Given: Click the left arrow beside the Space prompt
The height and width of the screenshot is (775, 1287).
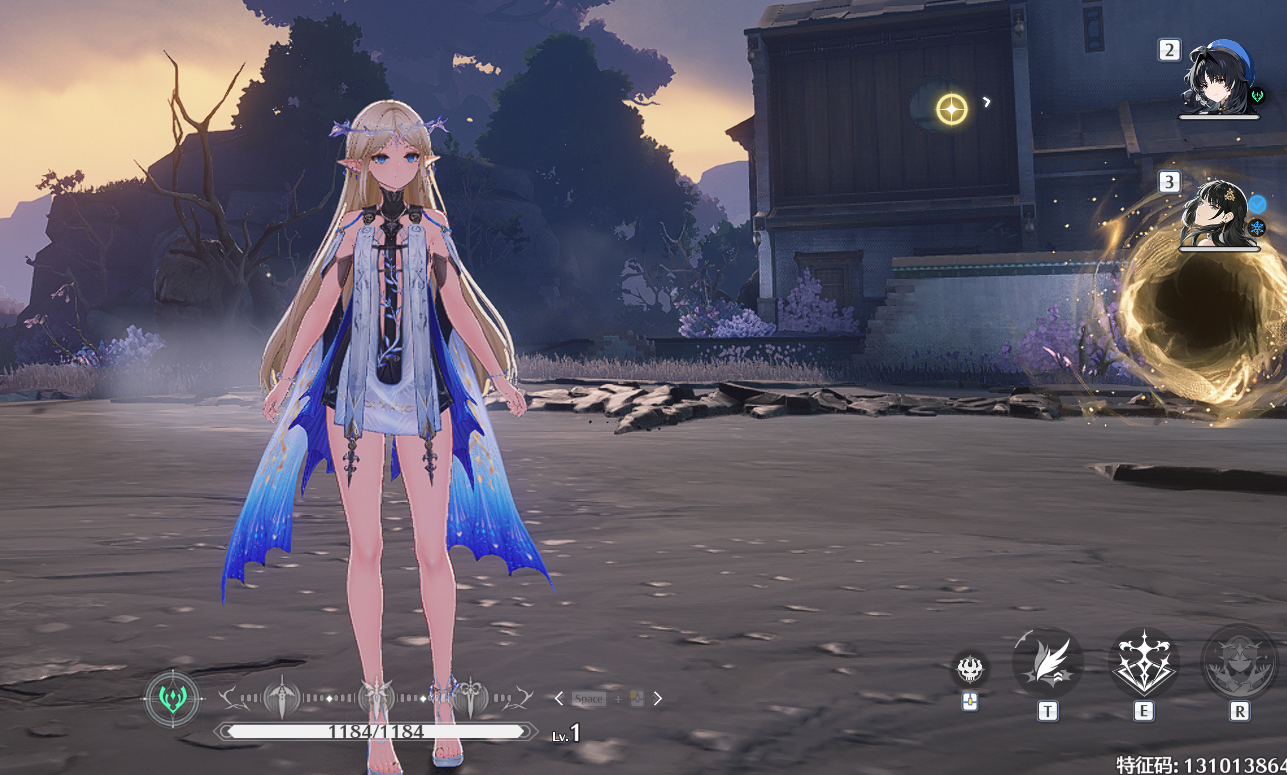Looking at the screenshot, I should [x=559, y=699].
